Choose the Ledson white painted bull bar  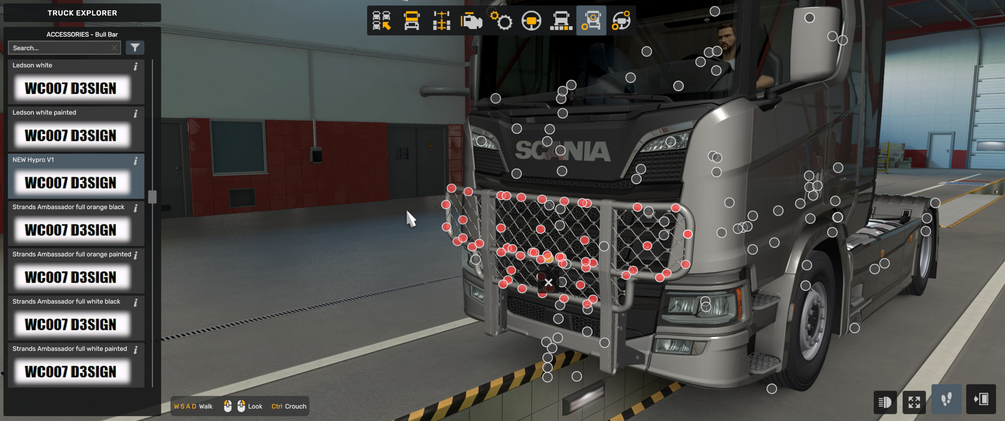[70, 135]
